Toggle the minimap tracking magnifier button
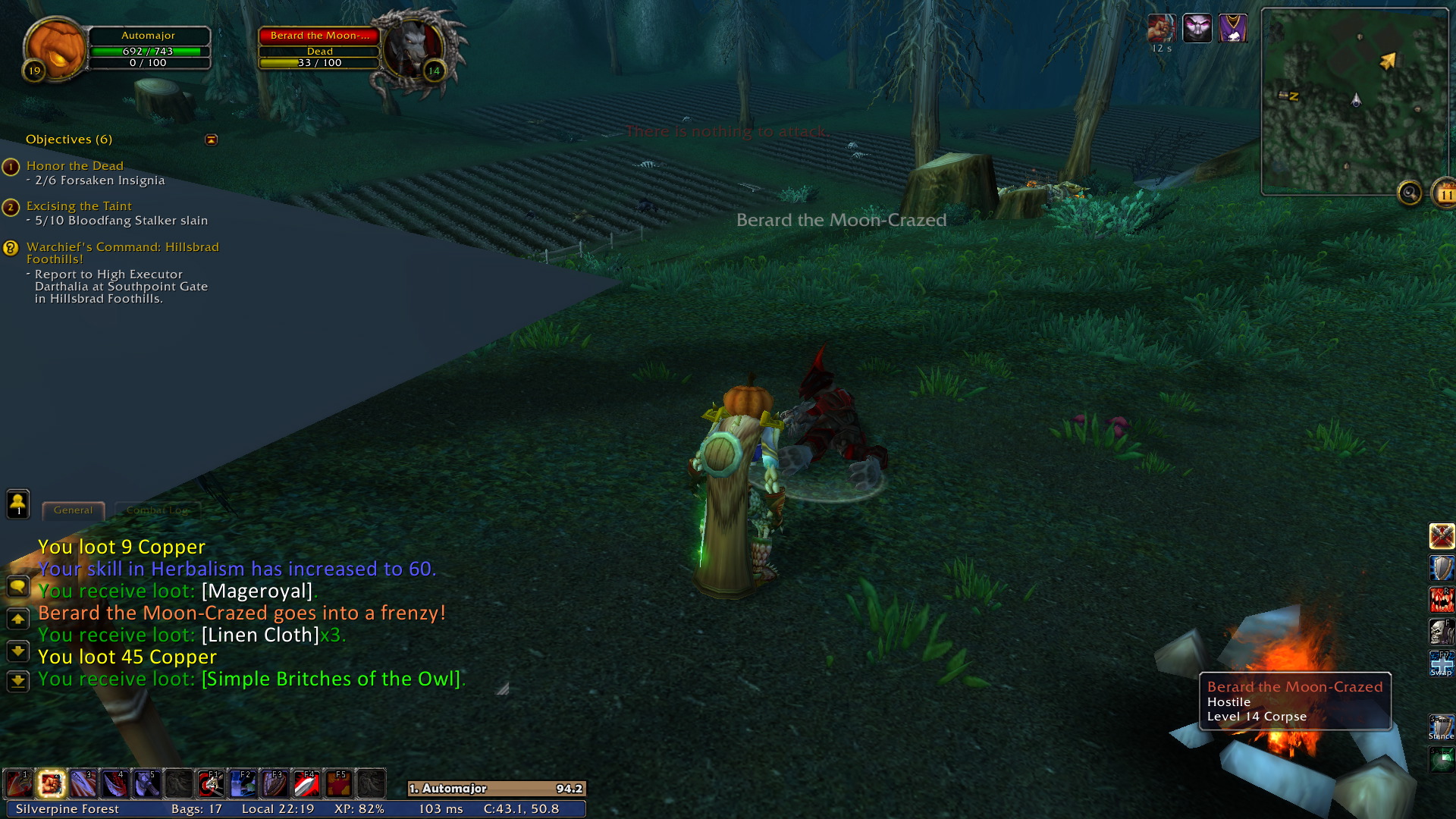 click(1410, 193)
